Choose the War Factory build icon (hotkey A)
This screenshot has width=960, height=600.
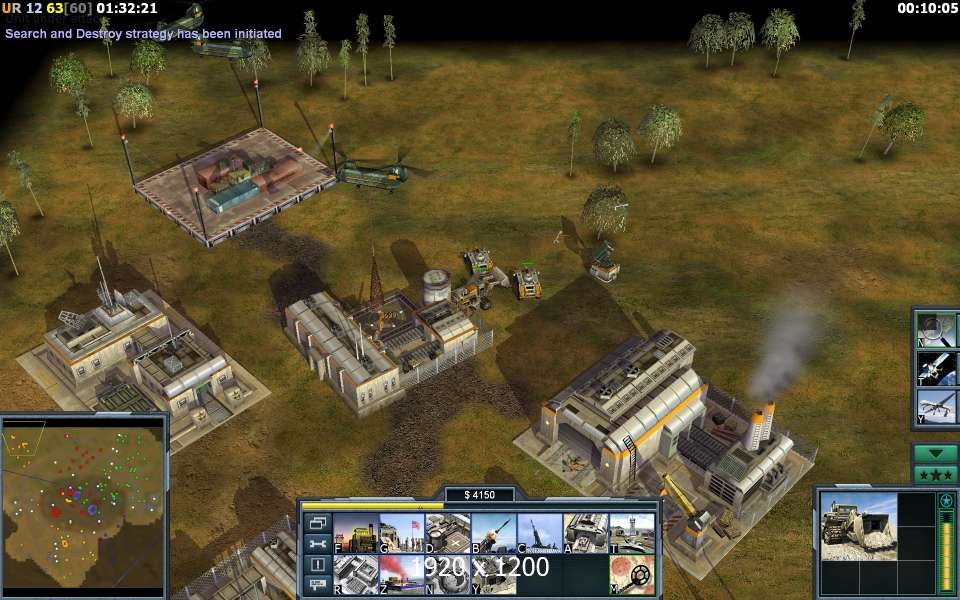tap(585, 533)
